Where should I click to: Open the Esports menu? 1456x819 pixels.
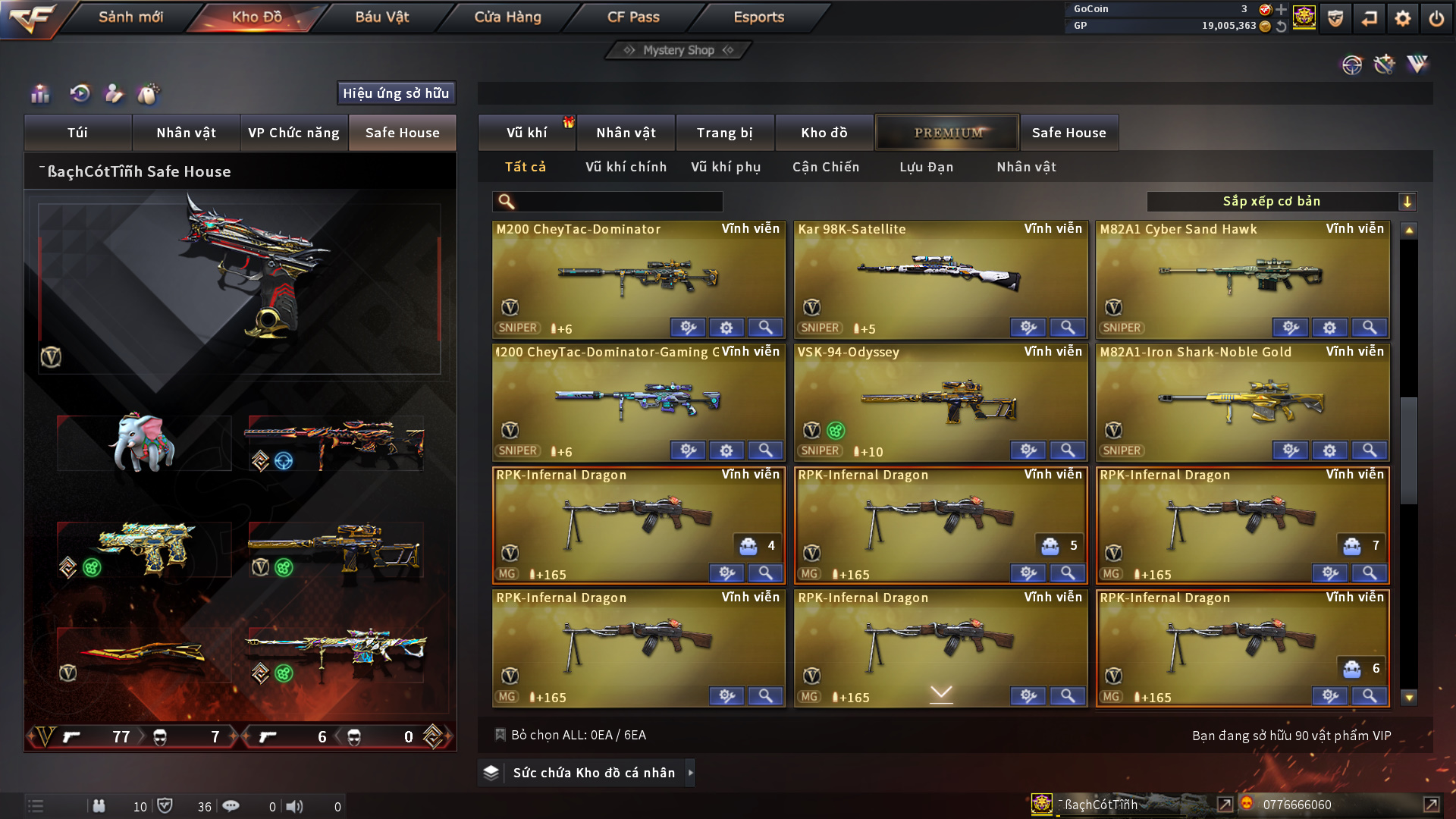(x=758, y=17)
